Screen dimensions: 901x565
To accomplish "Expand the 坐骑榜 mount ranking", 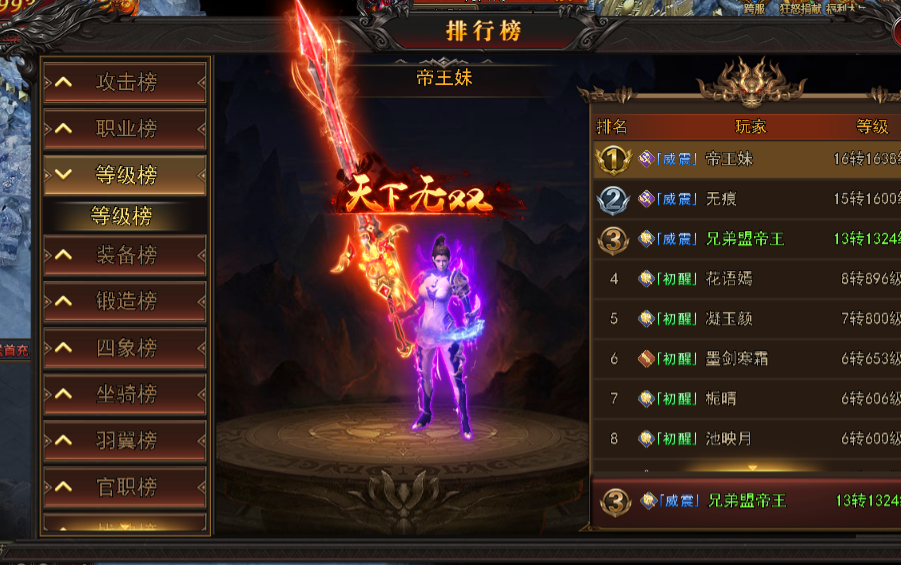I will (x=125, y=394).
